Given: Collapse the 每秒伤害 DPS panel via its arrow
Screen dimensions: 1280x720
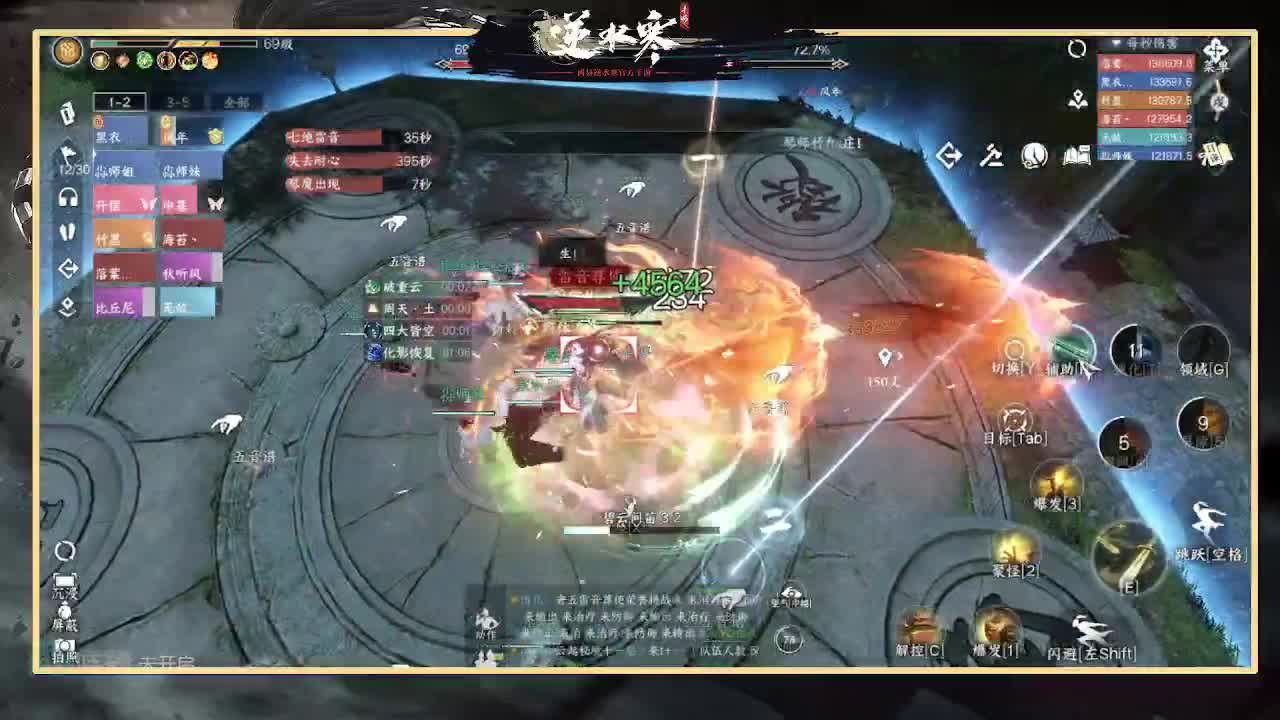Looking at the screenshot, I should pos(1115,43).
